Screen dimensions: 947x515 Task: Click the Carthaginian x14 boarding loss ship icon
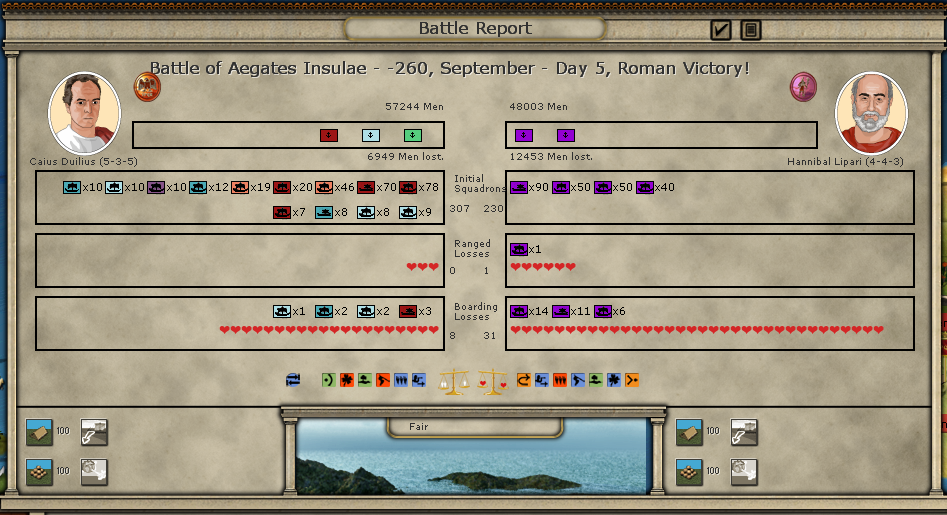tap(519, 311)
